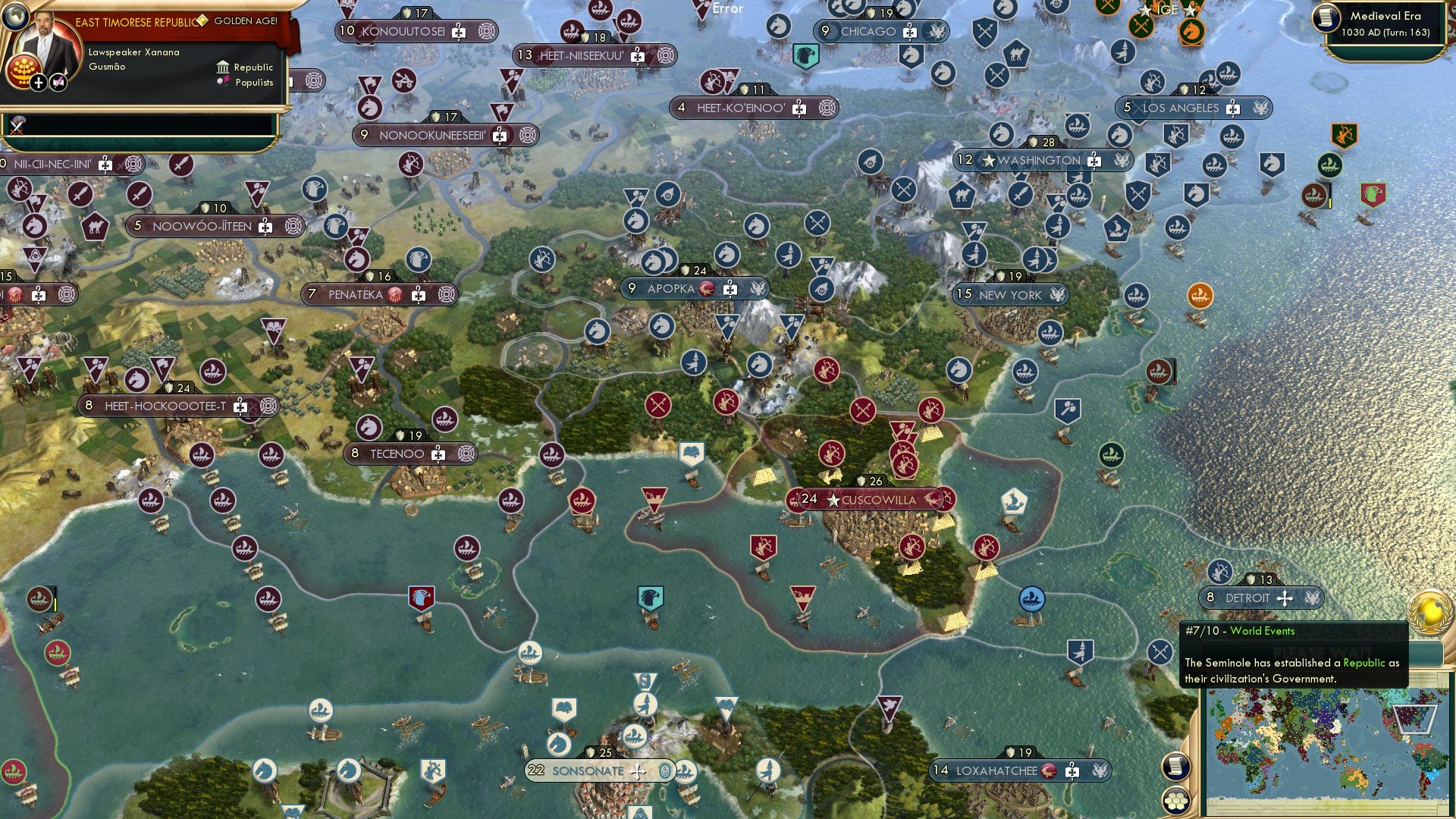Click the crossed swords icon below leader panel
This screenshot has height=819, width=1456.
[17, 126]
